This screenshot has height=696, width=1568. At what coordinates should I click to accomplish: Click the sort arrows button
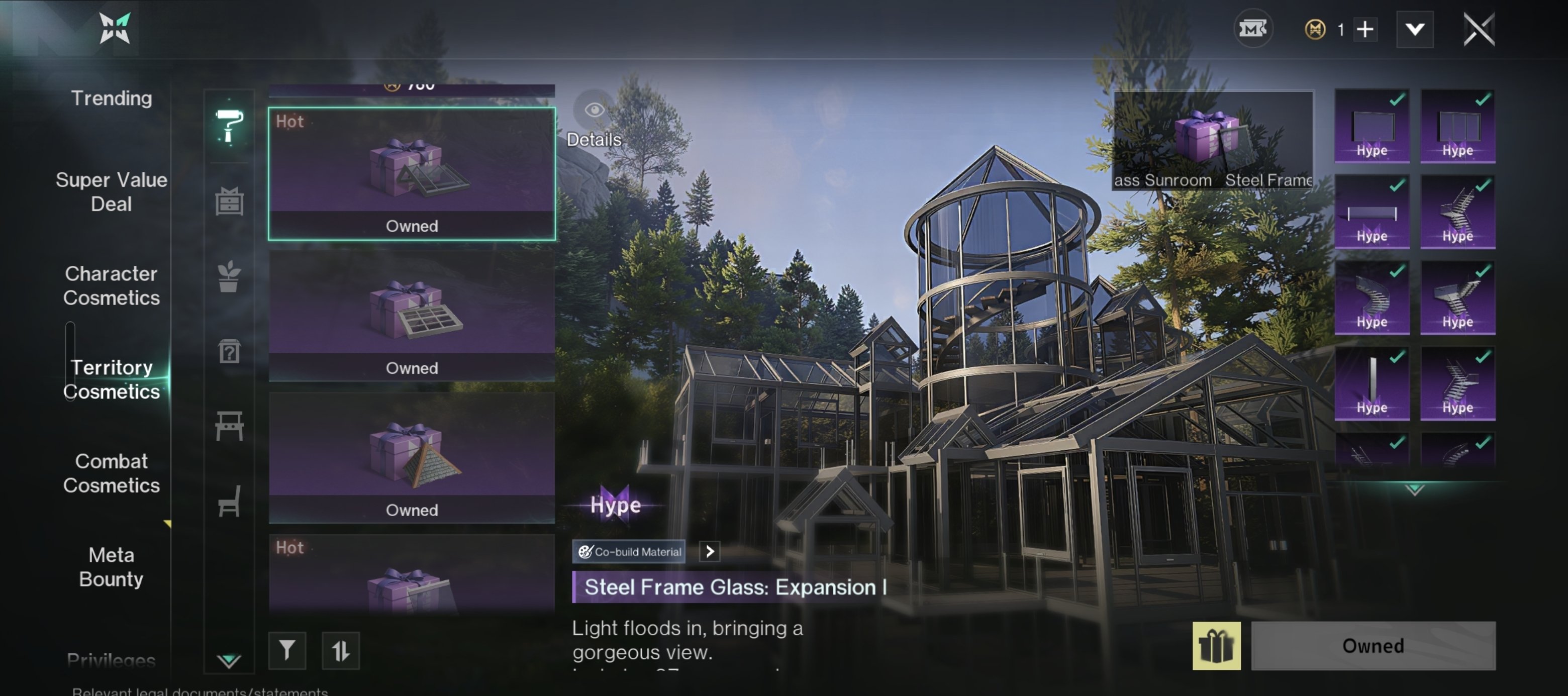[x=340, y=650]
